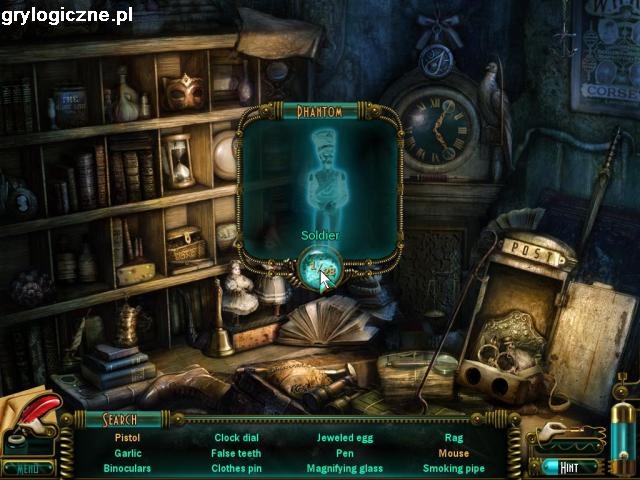Use the Hint button
Screen dimensions: 640x480
click(569, 466)
